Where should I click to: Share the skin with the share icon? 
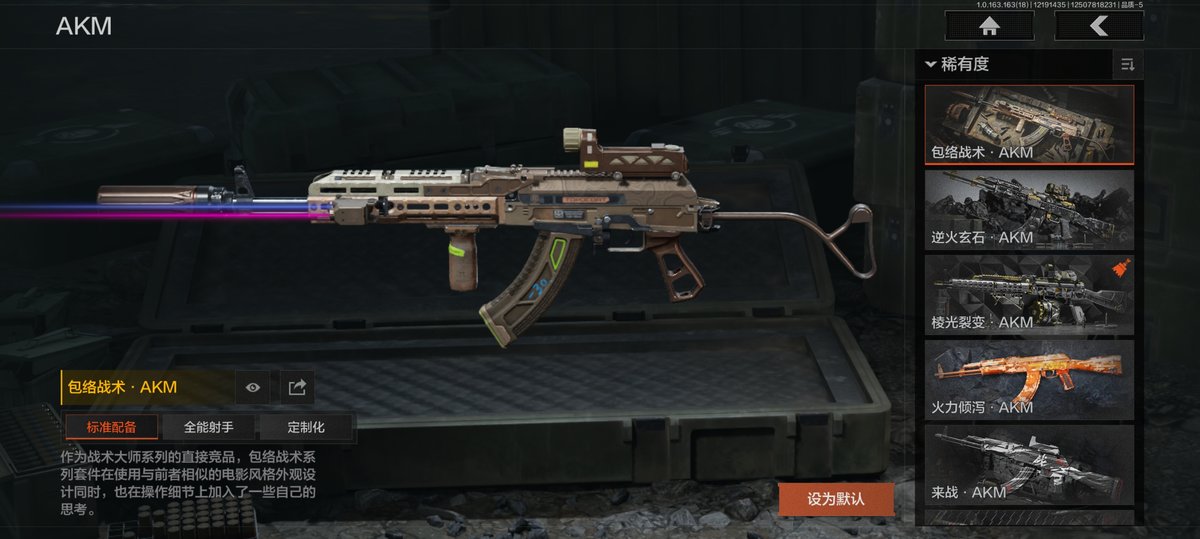pos(297,387)
